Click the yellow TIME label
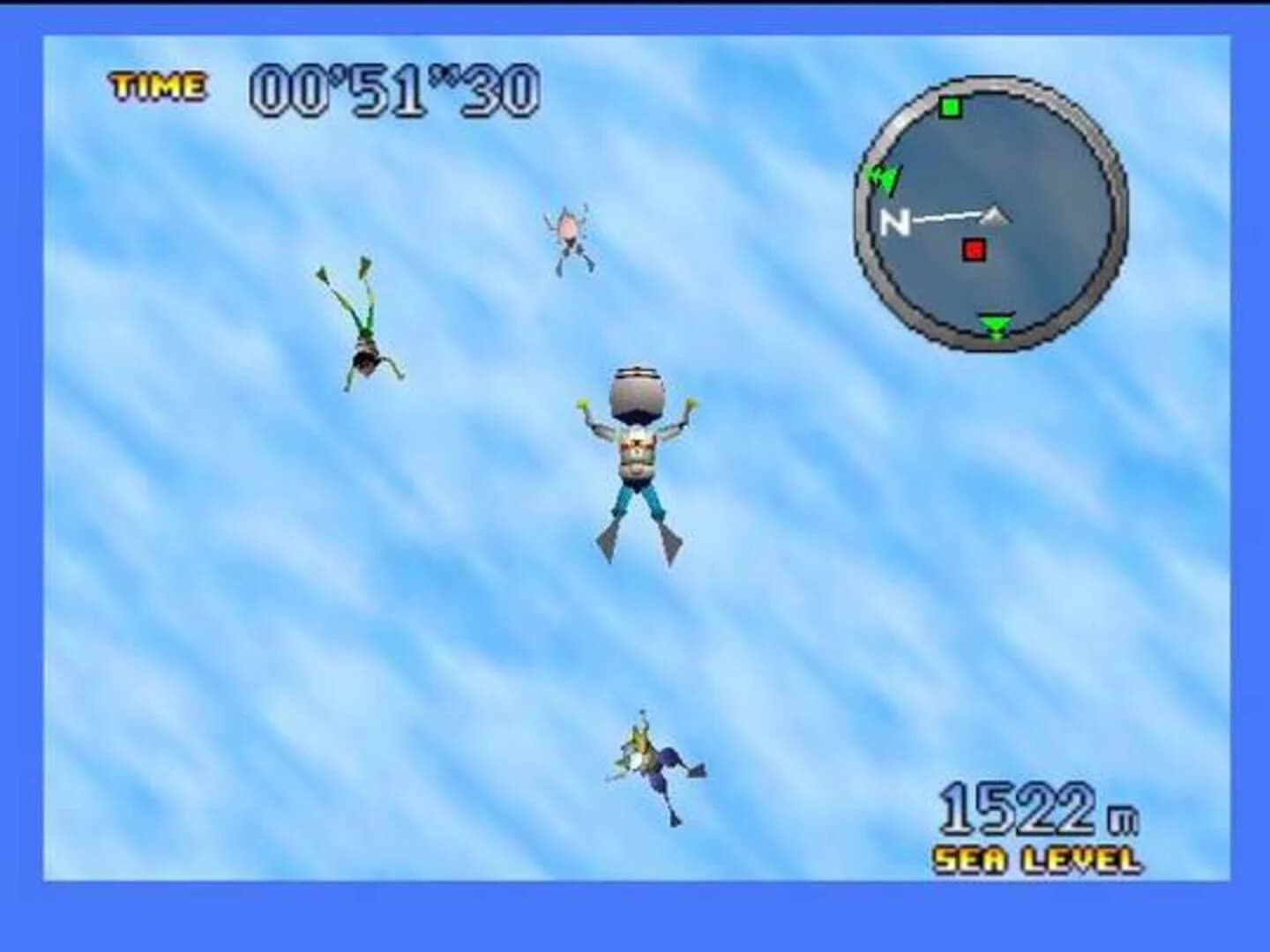Viewport: 1270px width, 952px height. (x=155, y=84)
